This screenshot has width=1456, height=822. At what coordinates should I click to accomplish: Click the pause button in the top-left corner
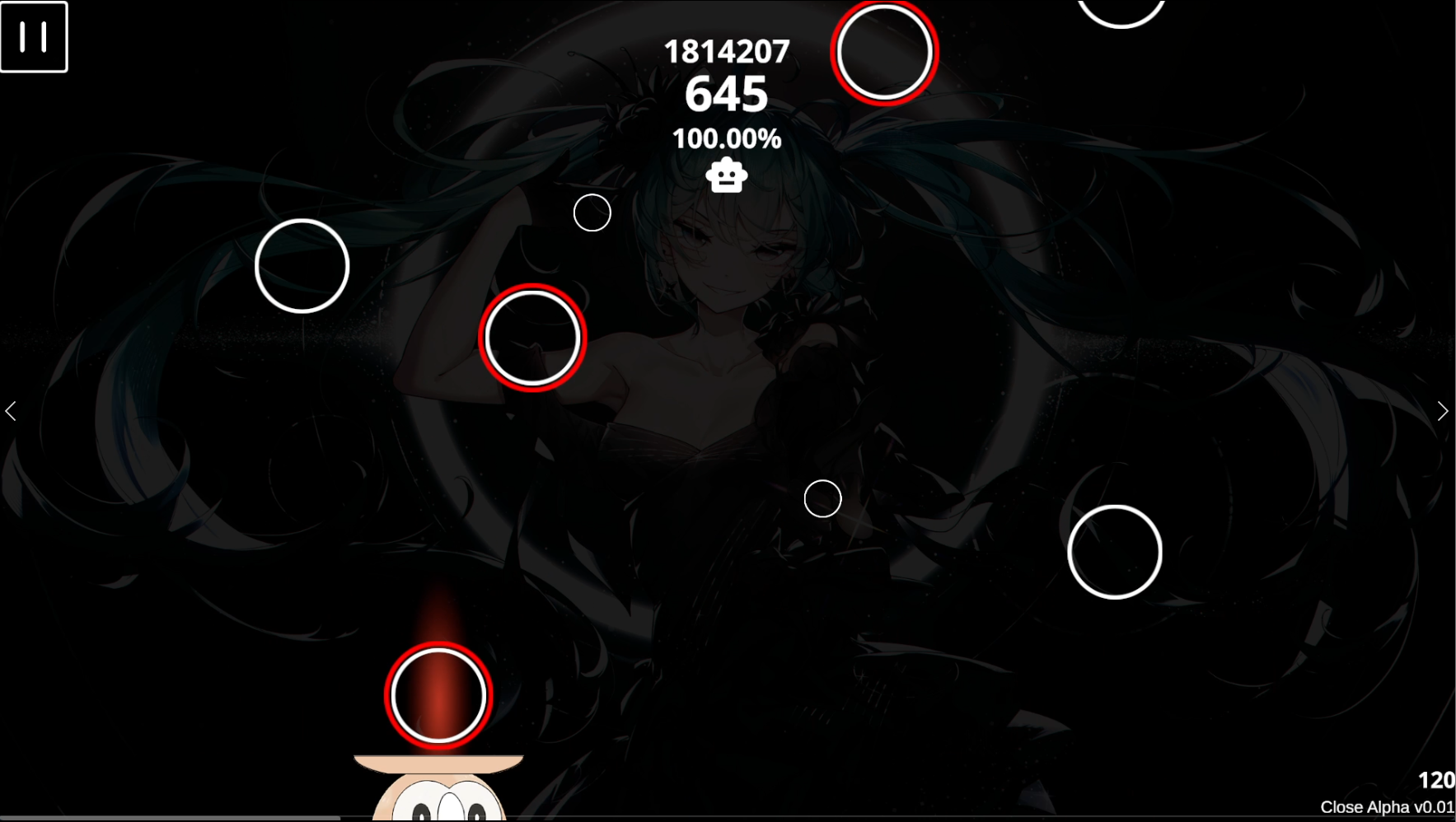click(x=34, y=36)
